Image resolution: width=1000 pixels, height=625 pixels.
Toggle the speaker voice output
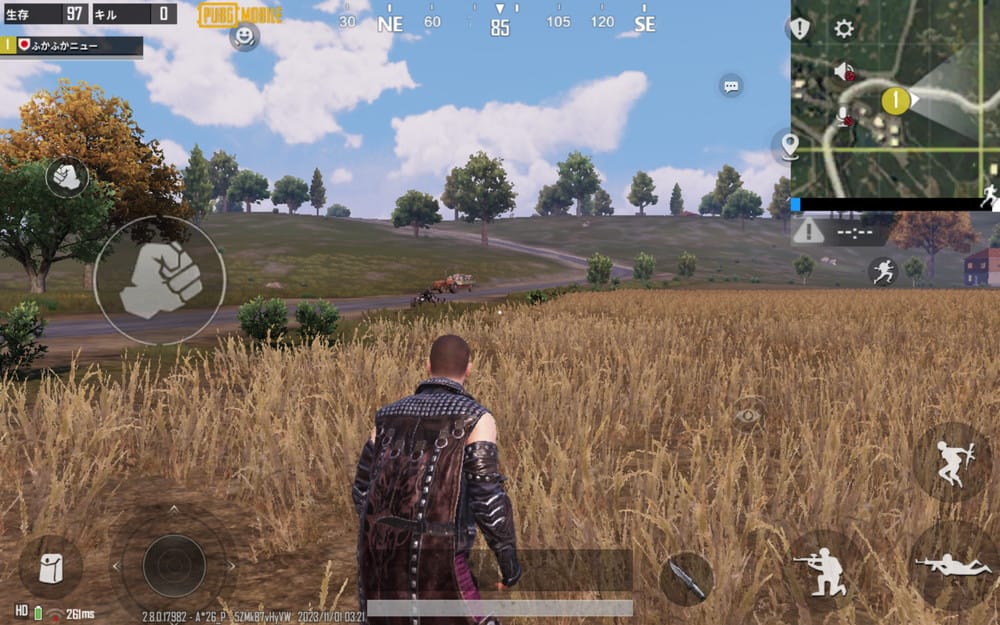[845, 71]
